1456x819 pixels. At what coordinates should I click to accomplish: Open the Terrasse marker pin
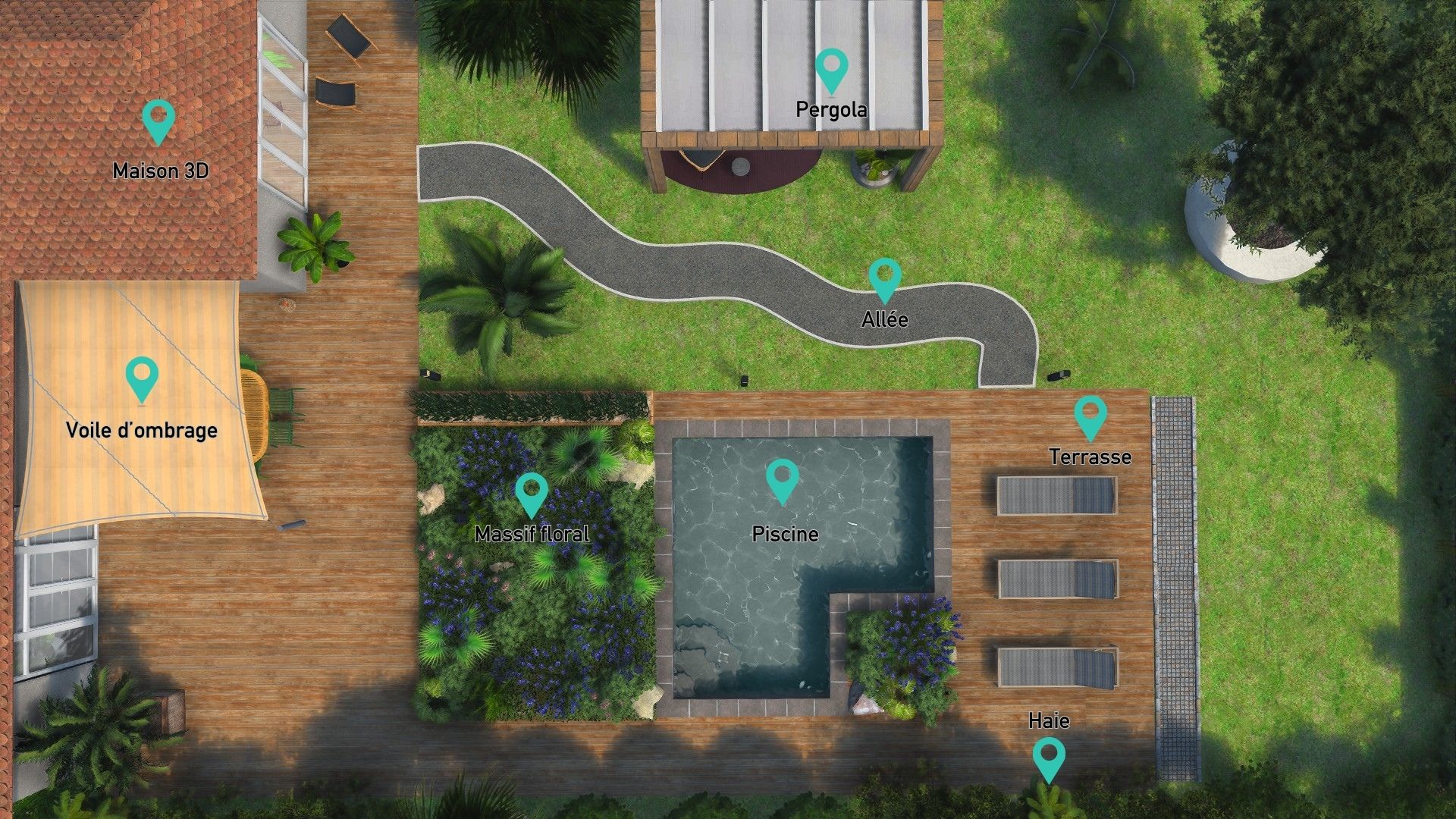pyautogui.click(x=1090, y=416)
